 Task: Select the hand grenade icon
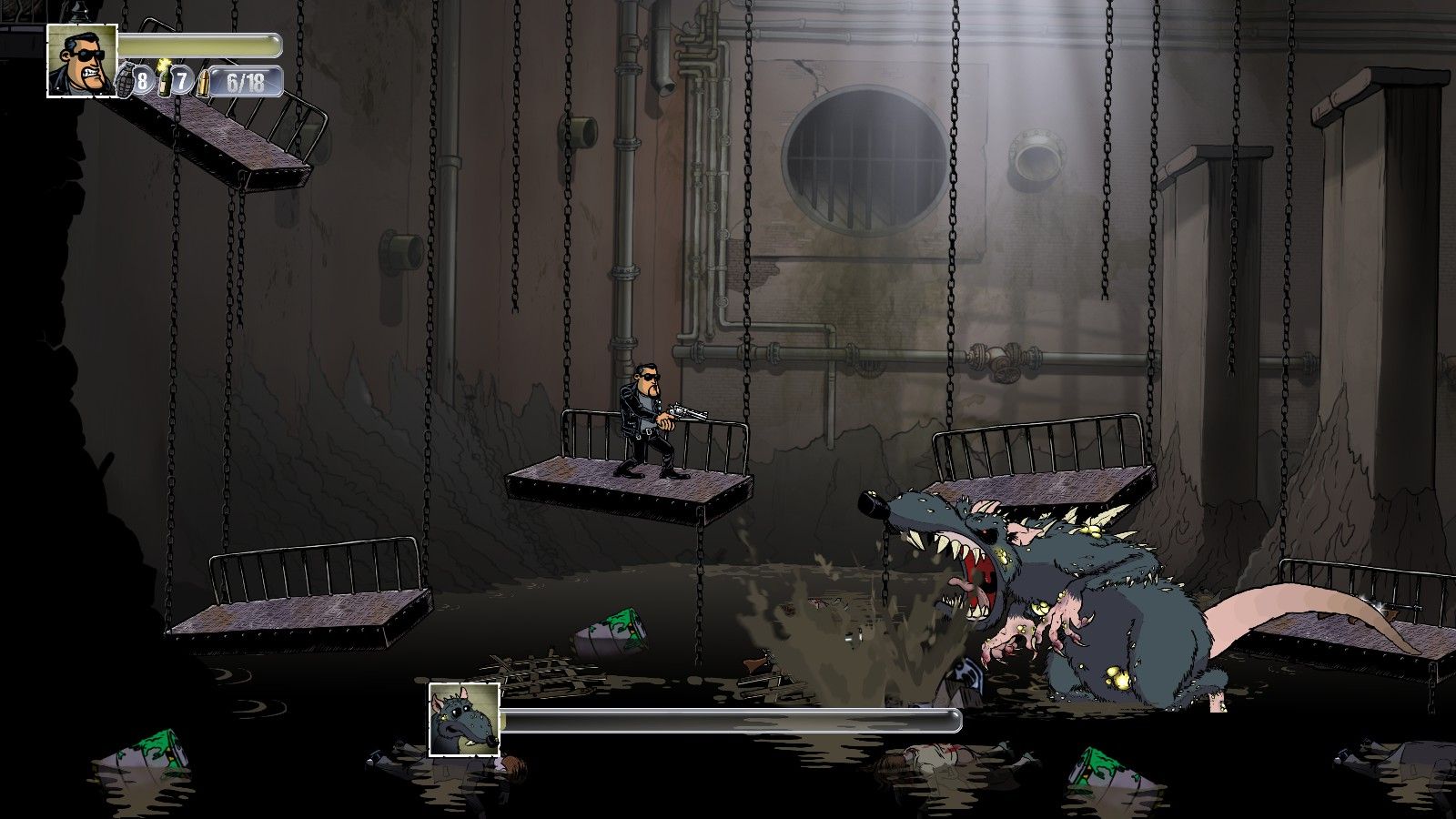(x=125, y=80)
